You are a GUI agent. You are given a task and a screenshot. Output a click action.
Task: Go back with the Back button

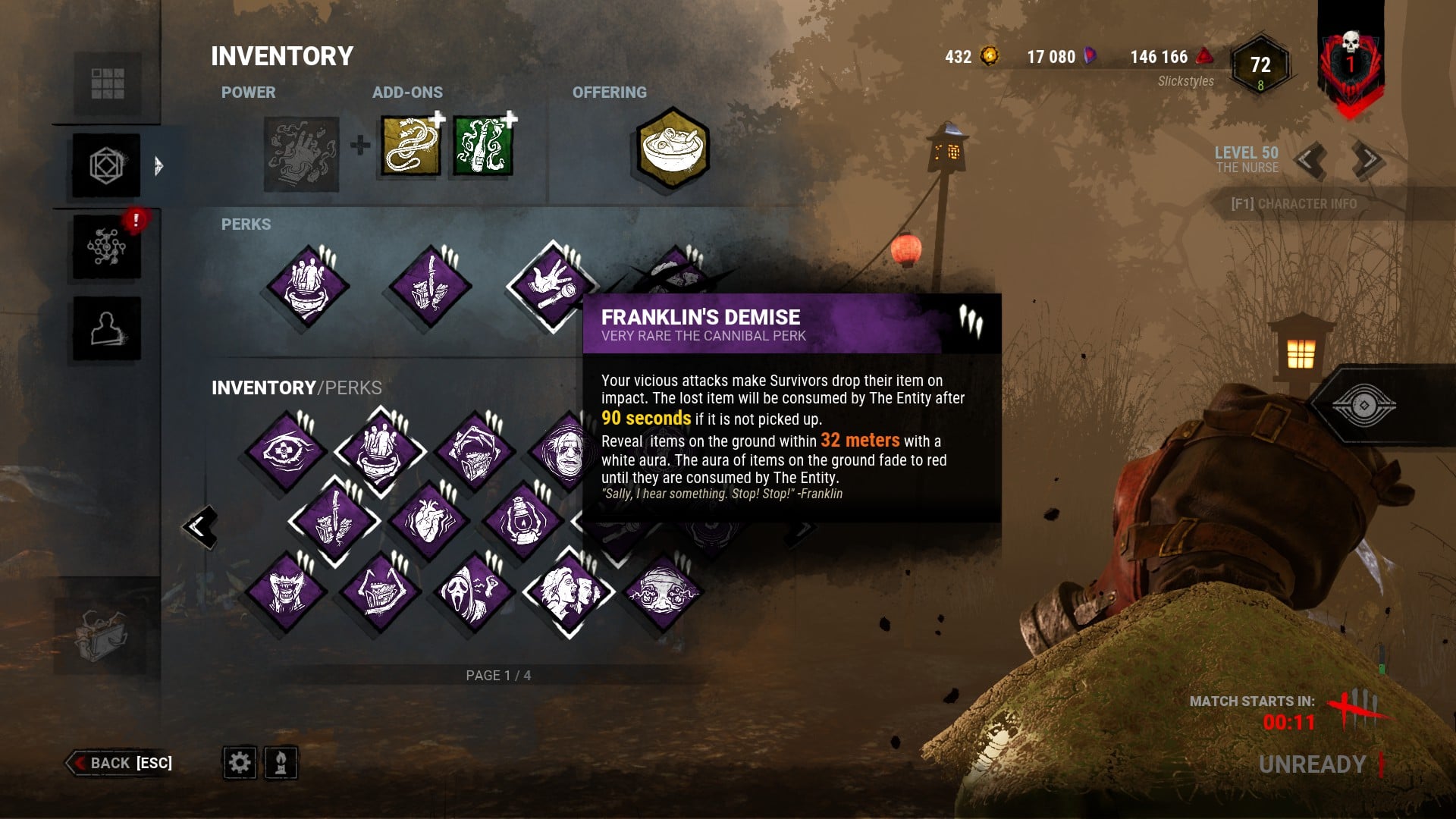click(x=121, y=763)
